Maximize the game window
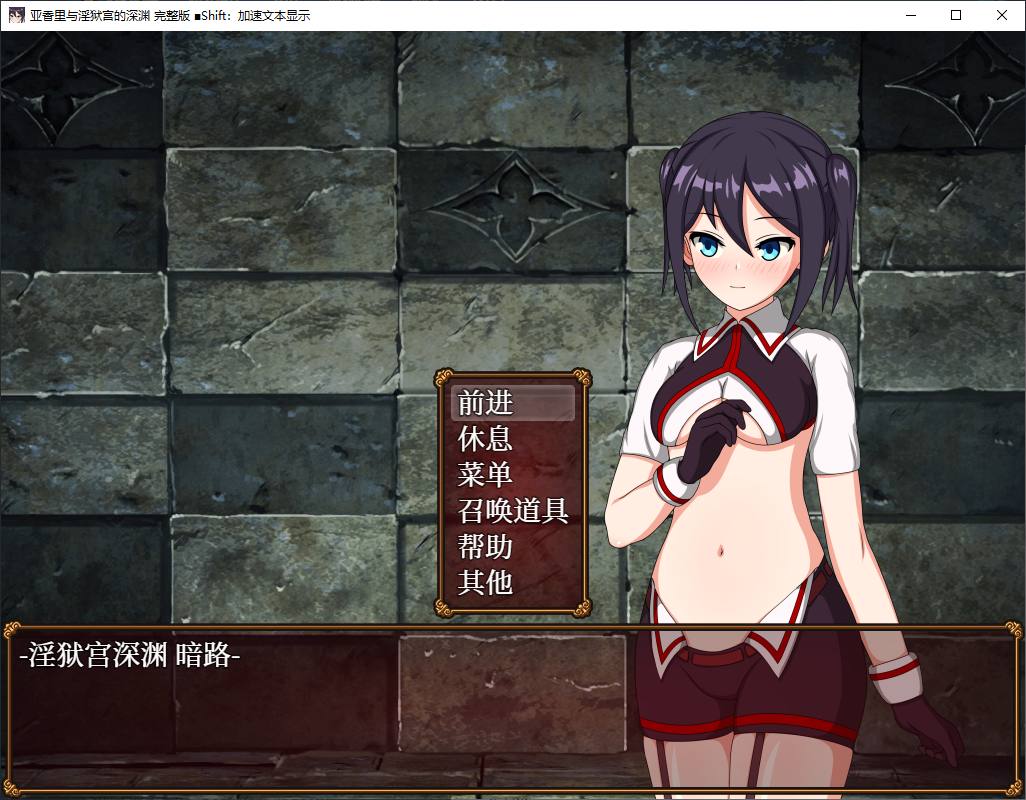The image size is (1026, 800). coord(956,15)
